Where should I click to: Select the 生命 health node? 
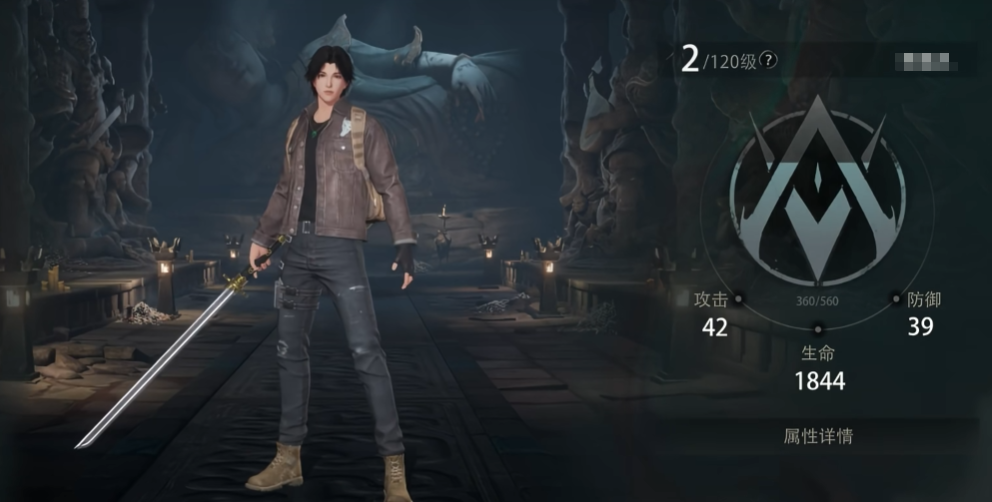click(x=818, y=329)
